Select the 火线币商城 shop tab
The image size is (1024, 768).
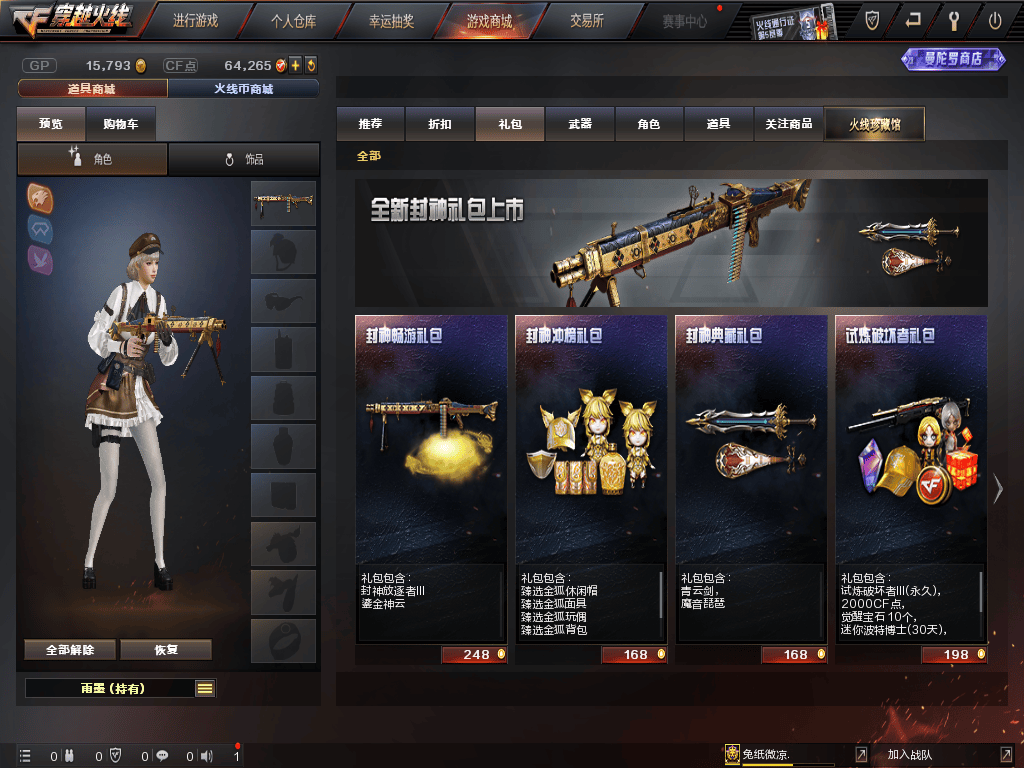tap(244, 89)
